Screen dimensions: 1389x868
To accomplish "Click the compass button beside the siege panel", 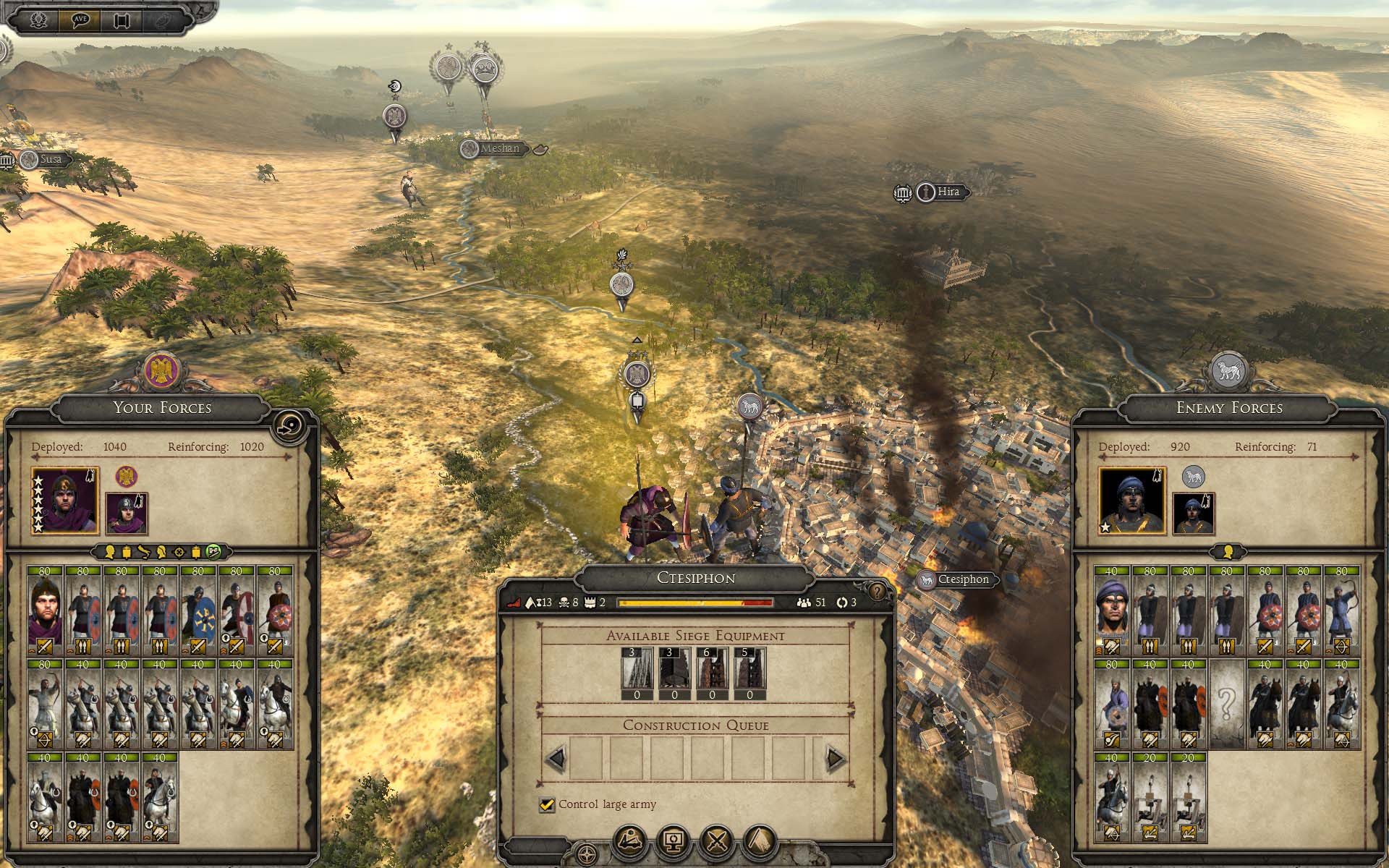I will (587, 854).
